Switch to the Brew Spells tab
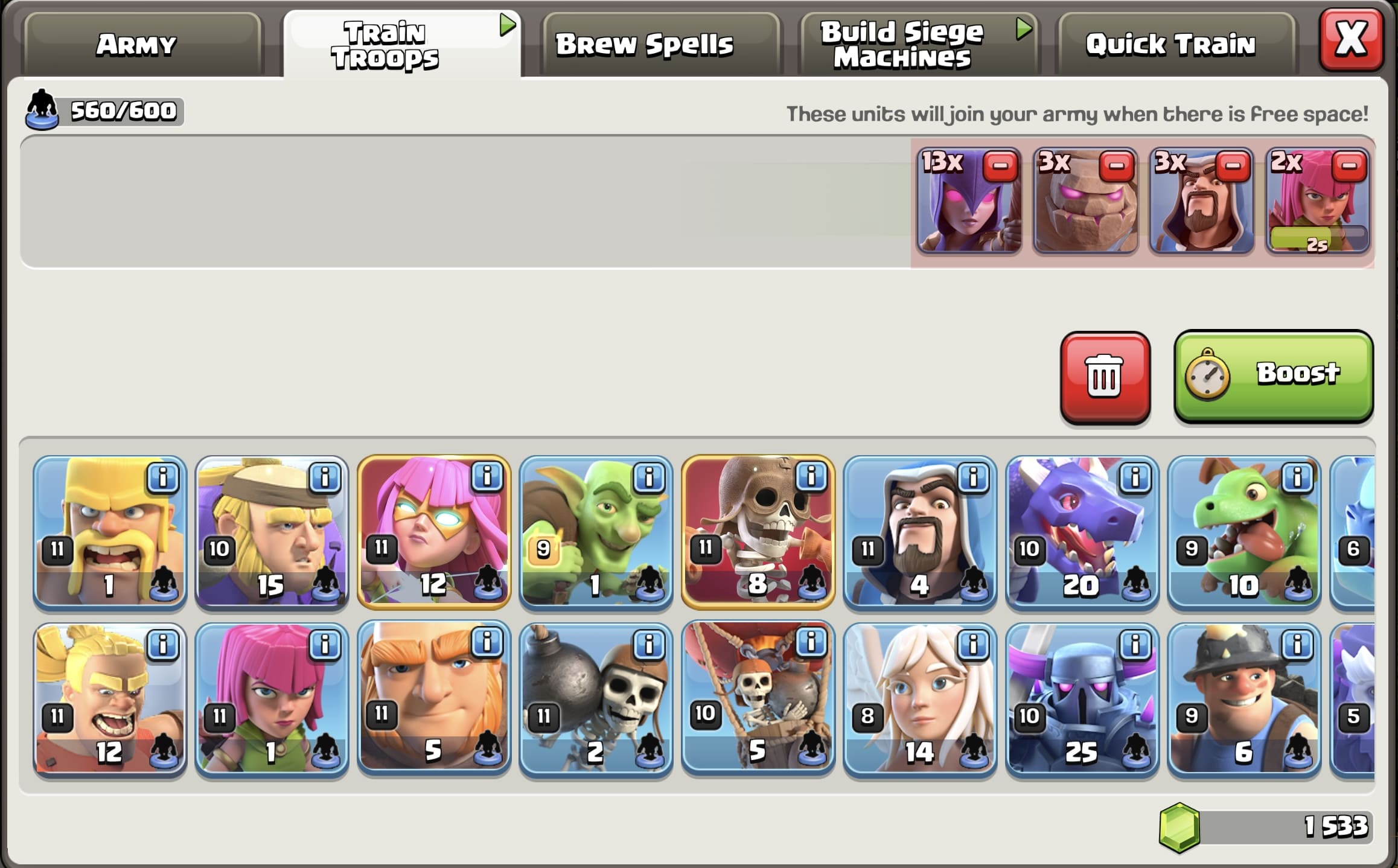This screenshot has width=1398, height=868. pyautogui.click(x=645, y=42)
